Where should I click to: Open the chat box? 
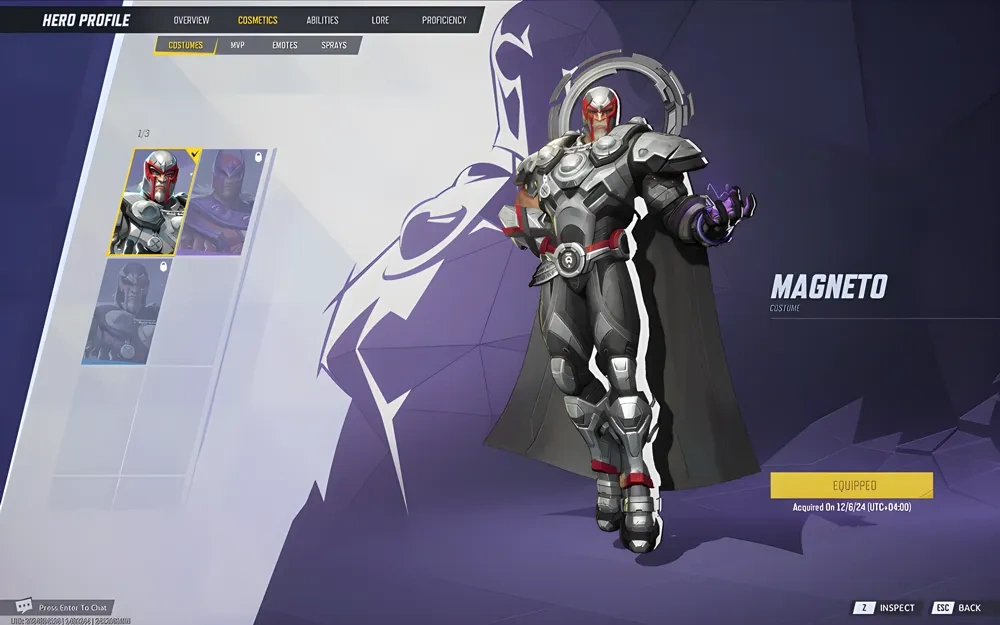click(64, 607)
